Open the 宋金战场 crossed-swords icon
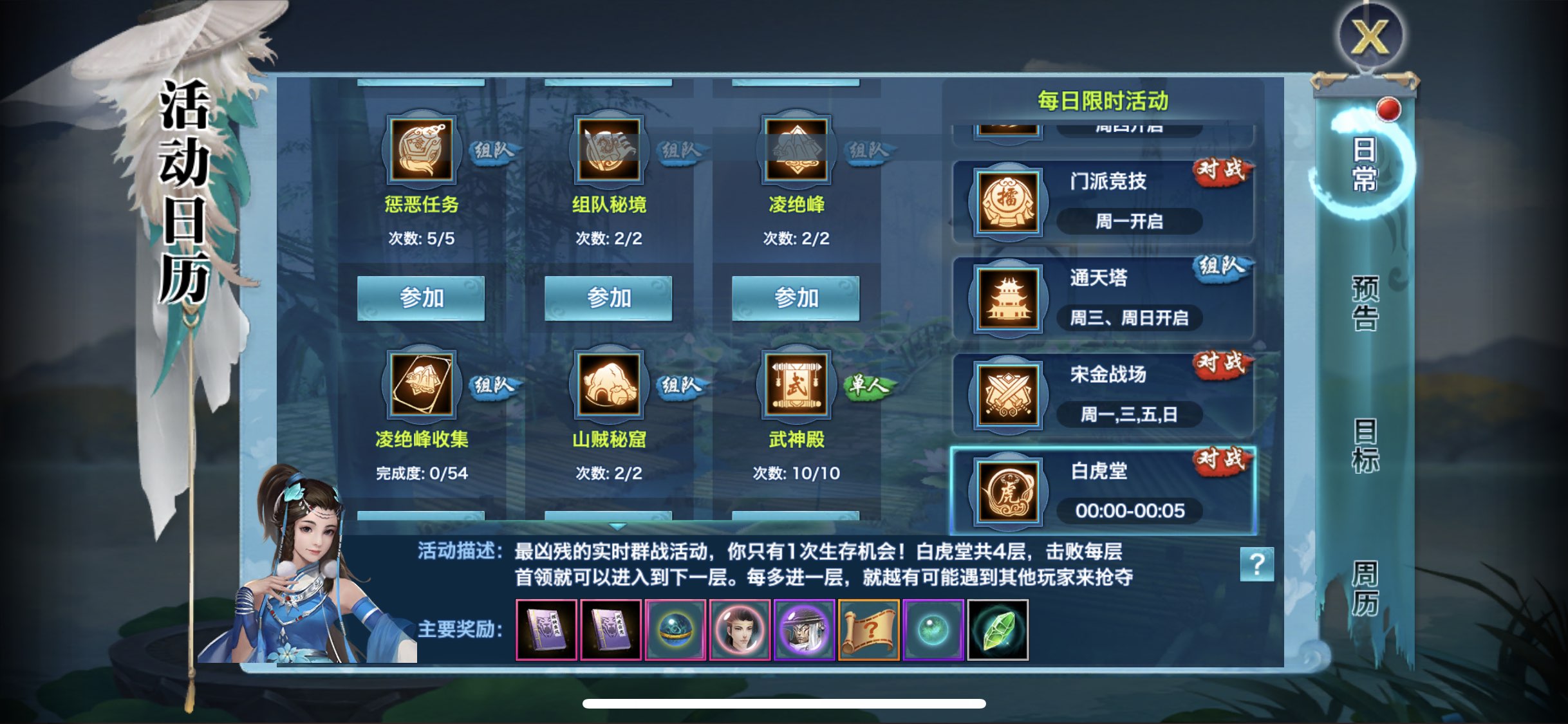 [x=1007, y=394]
